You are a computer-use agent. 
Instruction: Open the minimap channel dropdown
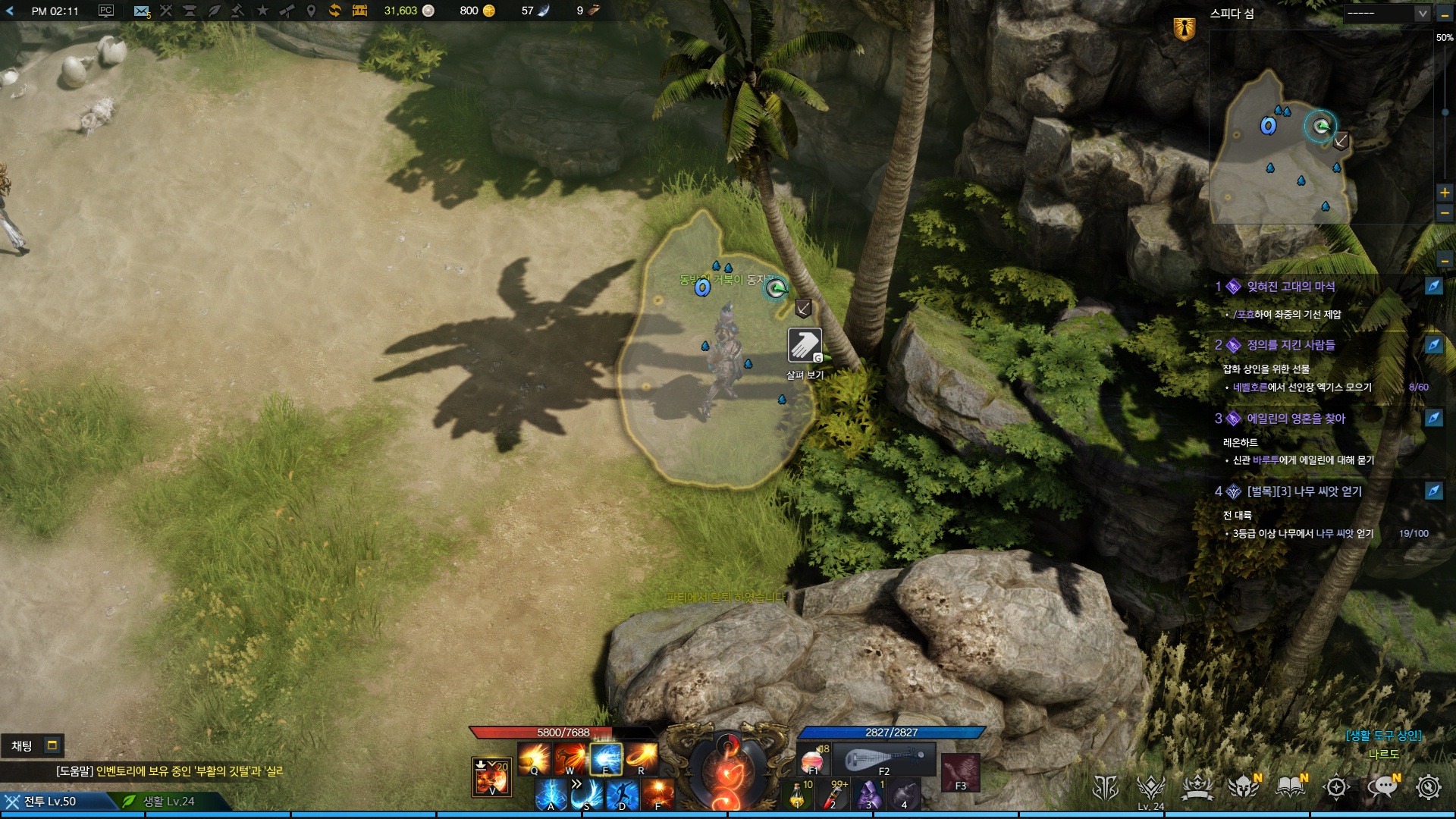click(1422, 14)
